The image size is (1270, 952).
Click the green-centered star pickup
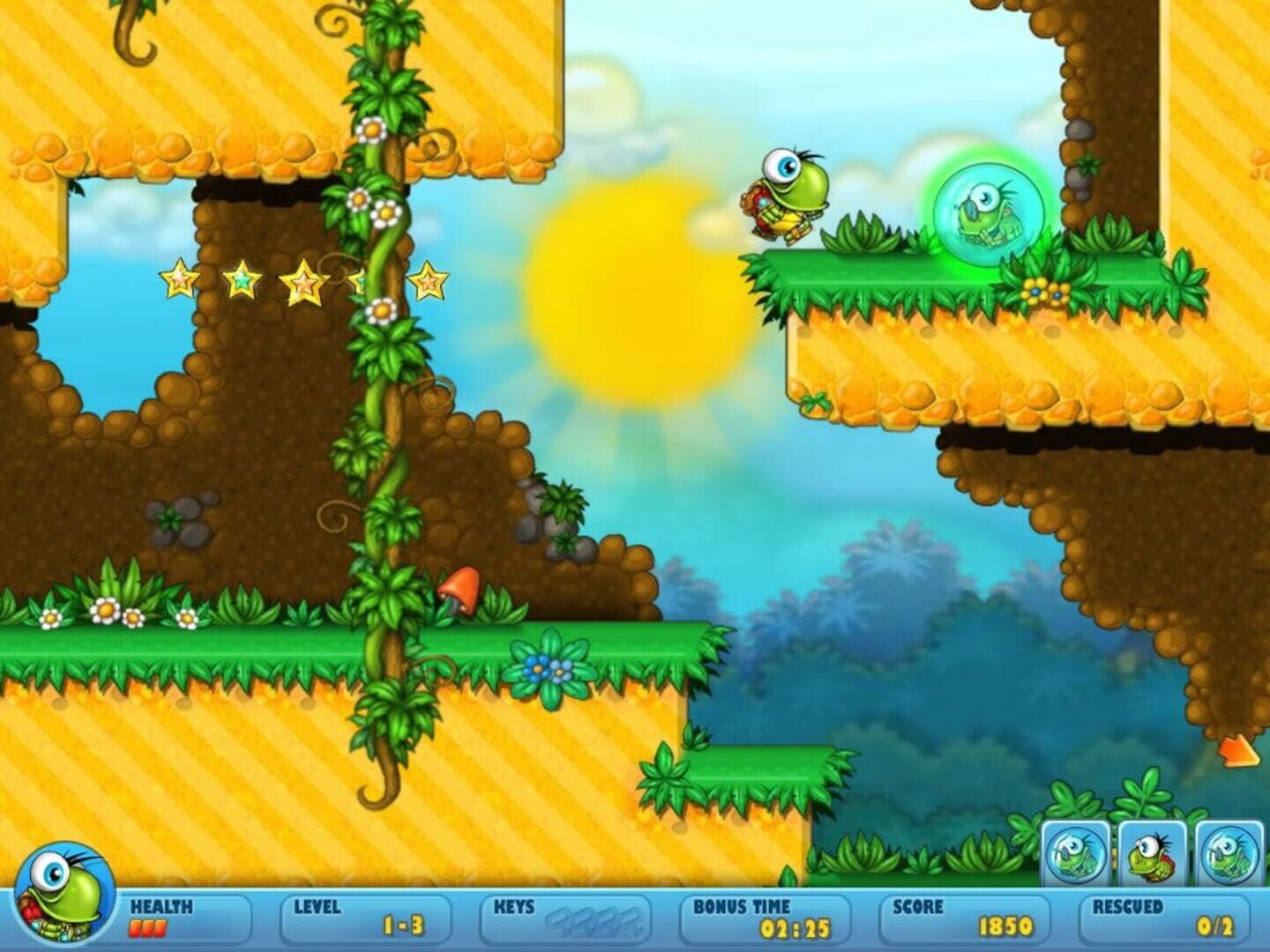click(241, 280)
